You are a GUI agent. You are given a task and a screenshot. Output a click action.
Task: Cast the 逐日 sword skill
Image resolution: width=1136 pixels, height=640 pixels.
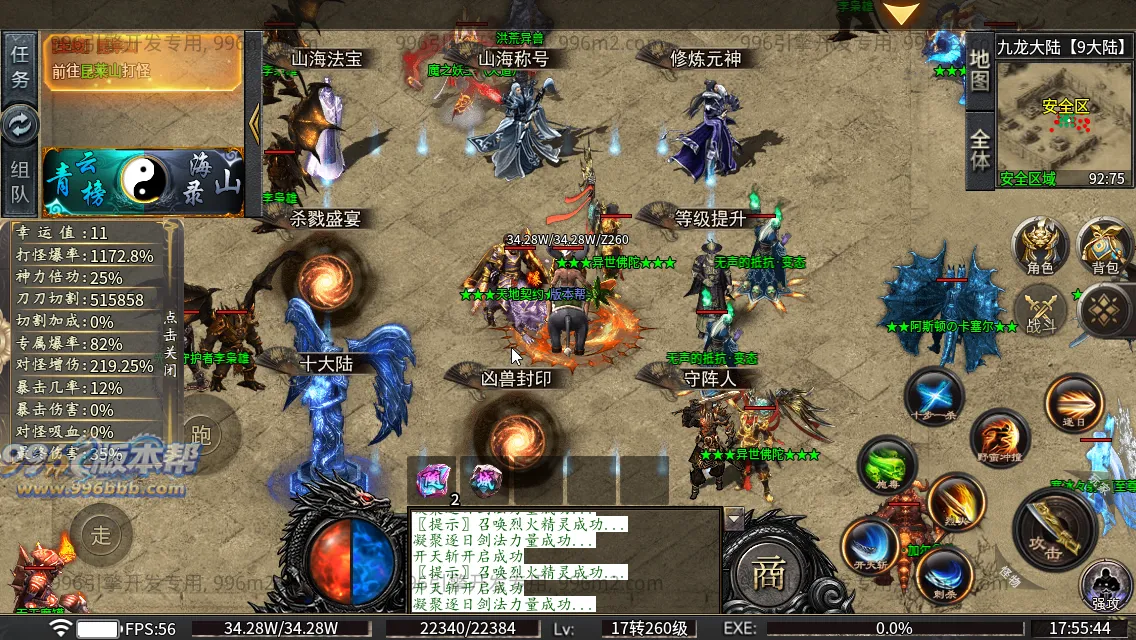[1073, 403]
